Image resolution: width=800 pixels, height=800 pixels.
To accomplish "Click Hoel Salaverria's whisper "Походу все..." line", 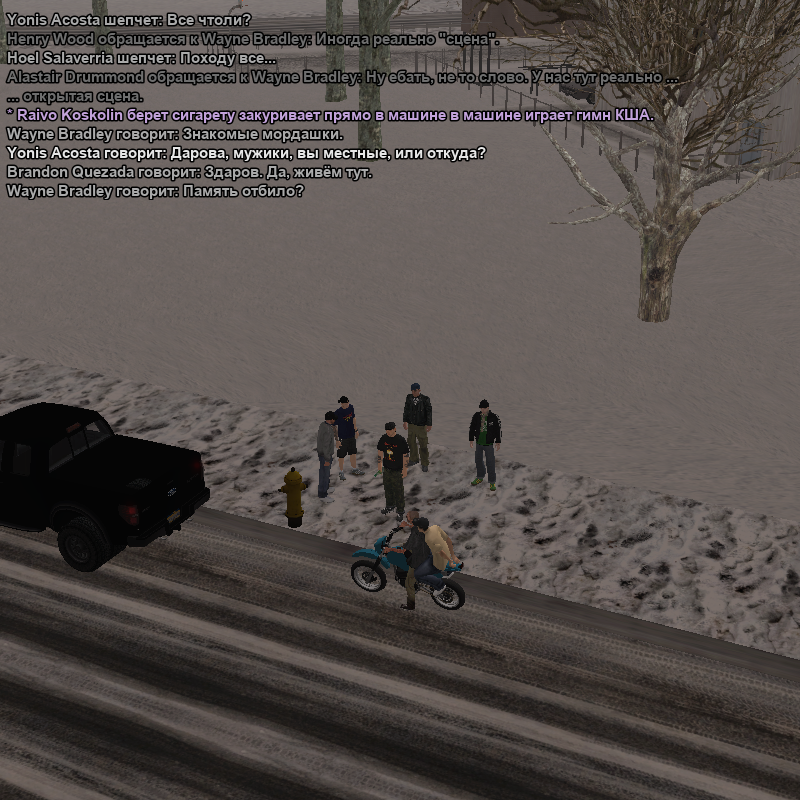I will 141,58.
